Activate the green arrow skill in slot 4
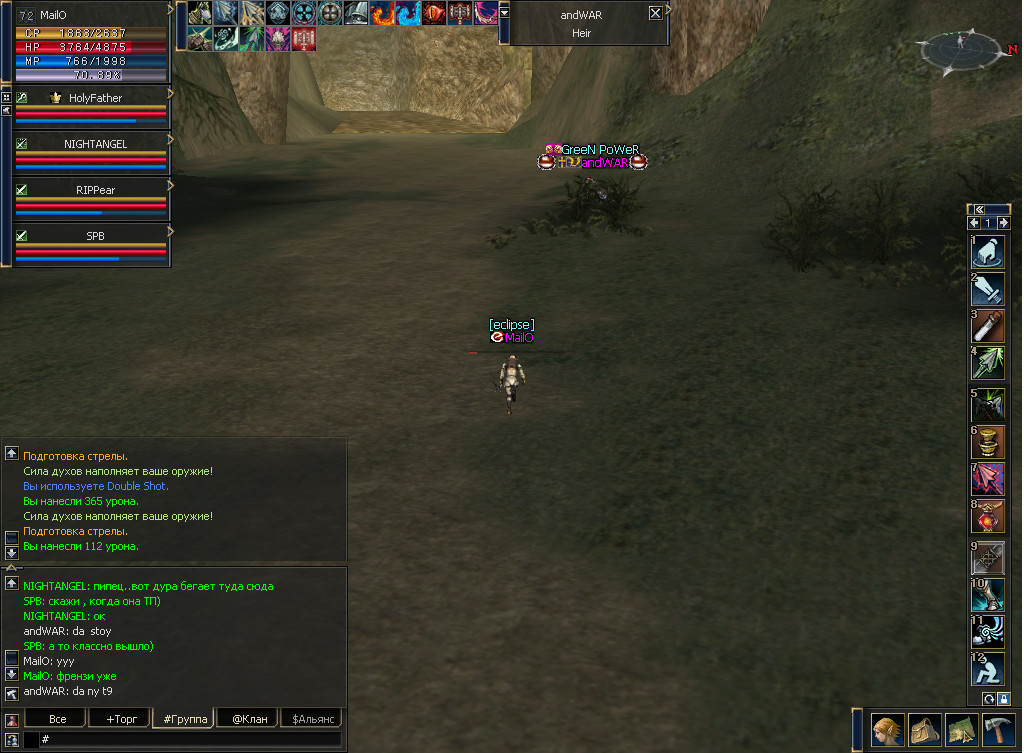This screenshot has width=1024, height=753. (x=988, y=362)
